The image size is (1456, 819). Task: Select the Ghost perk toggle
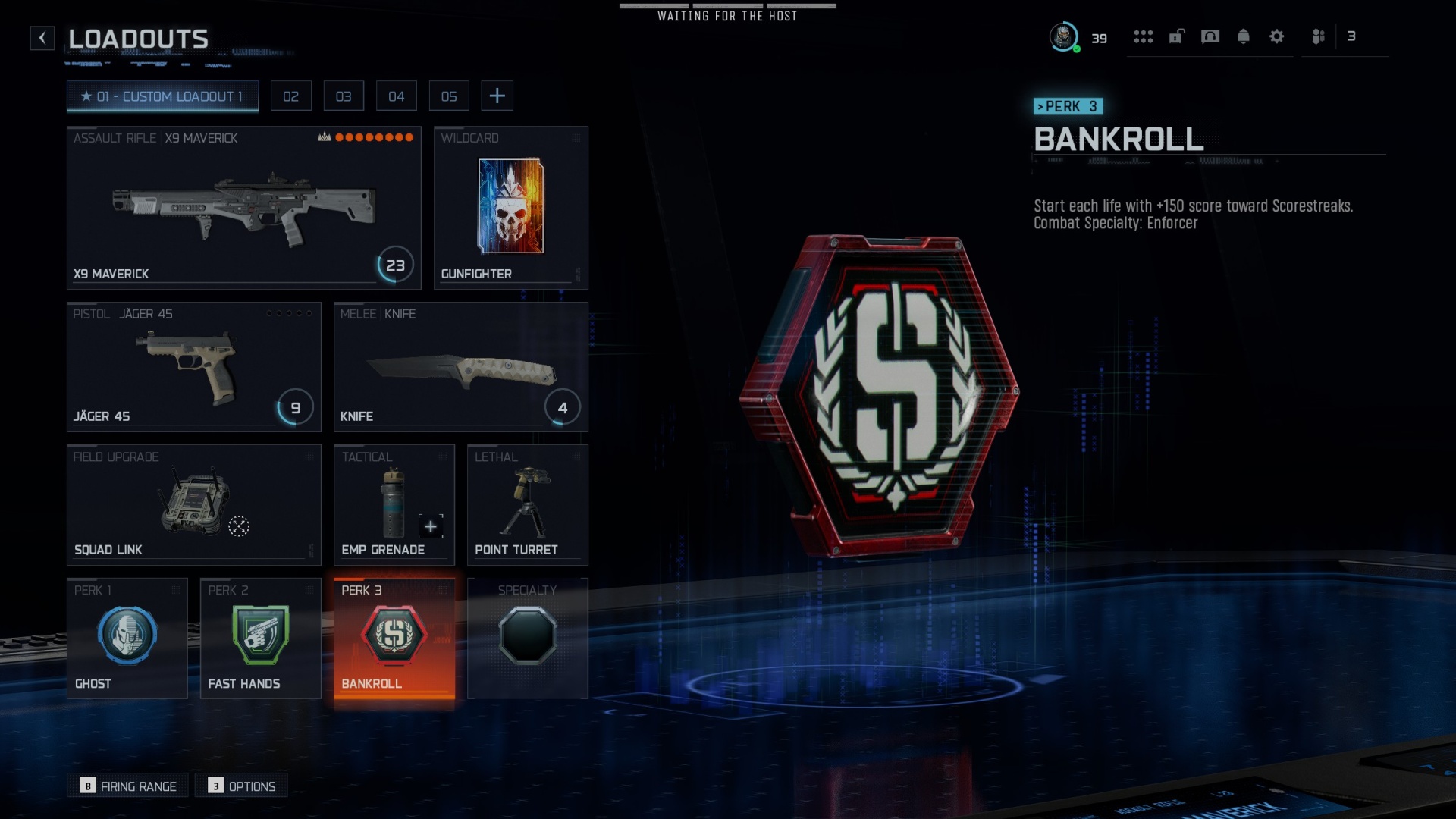pos(127,637)
